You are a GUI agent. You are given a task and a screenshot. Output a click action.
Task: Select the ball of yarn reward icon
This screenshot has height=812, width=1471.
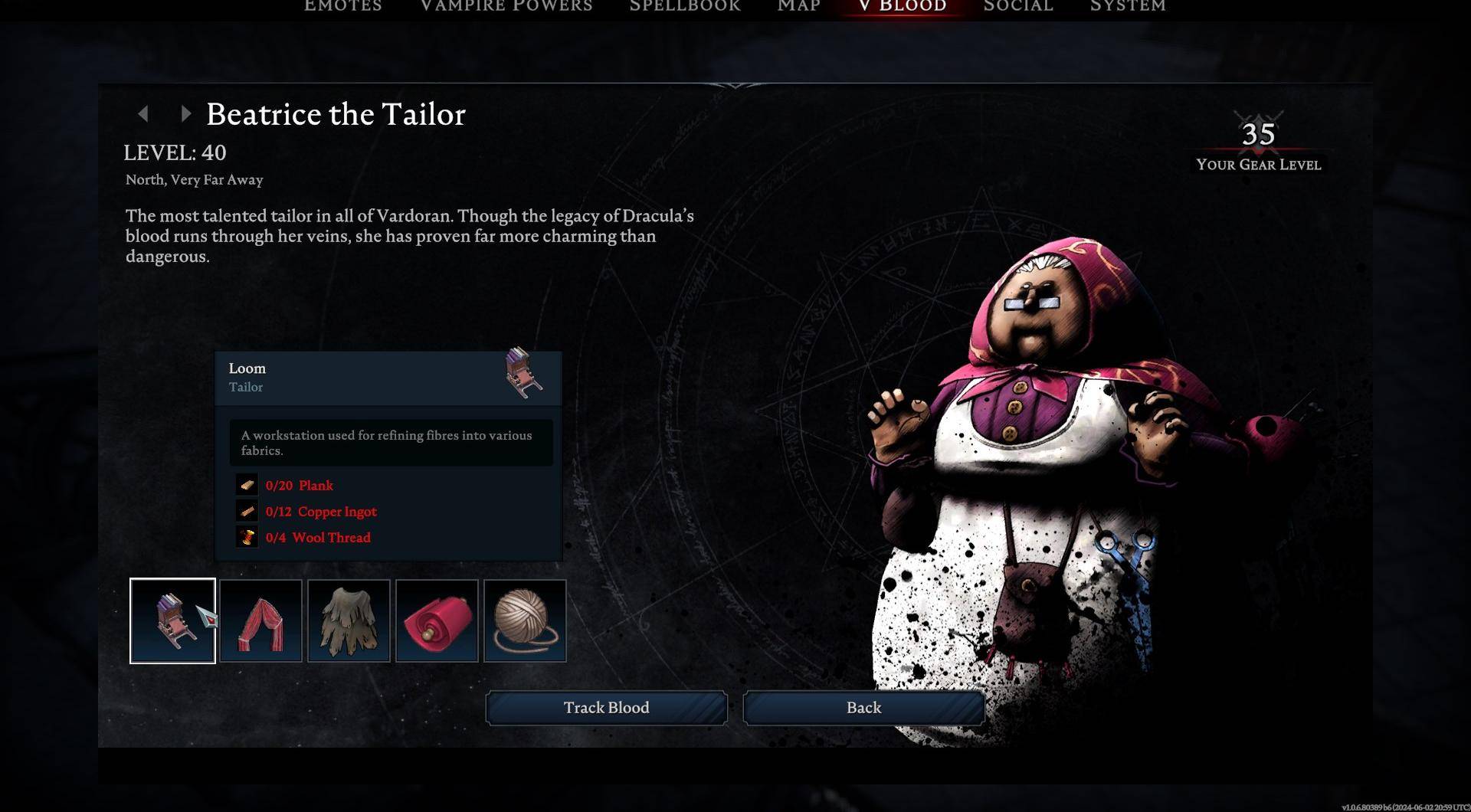click(525, 620)
